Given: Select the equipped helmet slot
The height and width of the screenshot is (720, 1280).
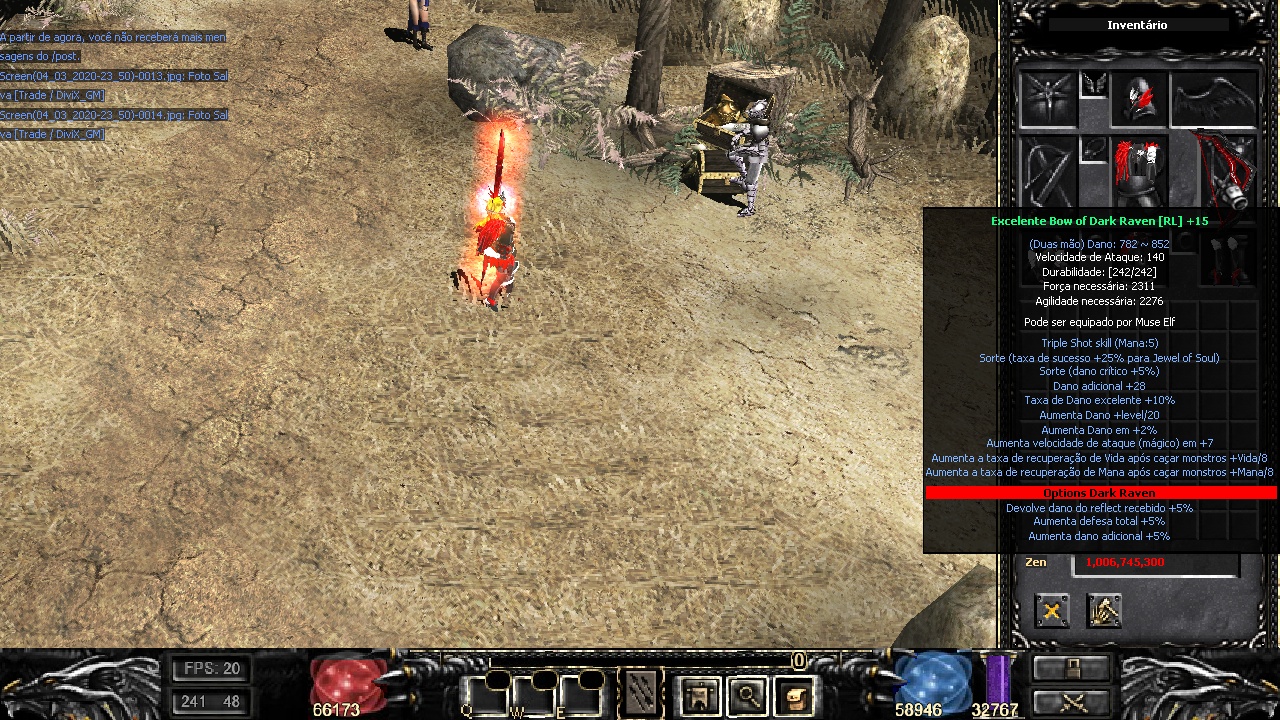Looking at the screenshot, I should [1139, 98].
